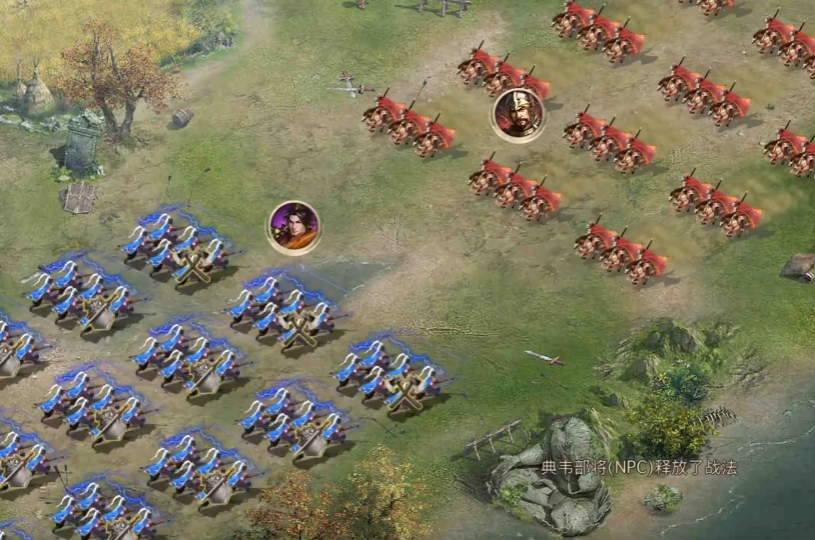
Task: Select the helmeted bearded general portrait
Action: point(517,114)
